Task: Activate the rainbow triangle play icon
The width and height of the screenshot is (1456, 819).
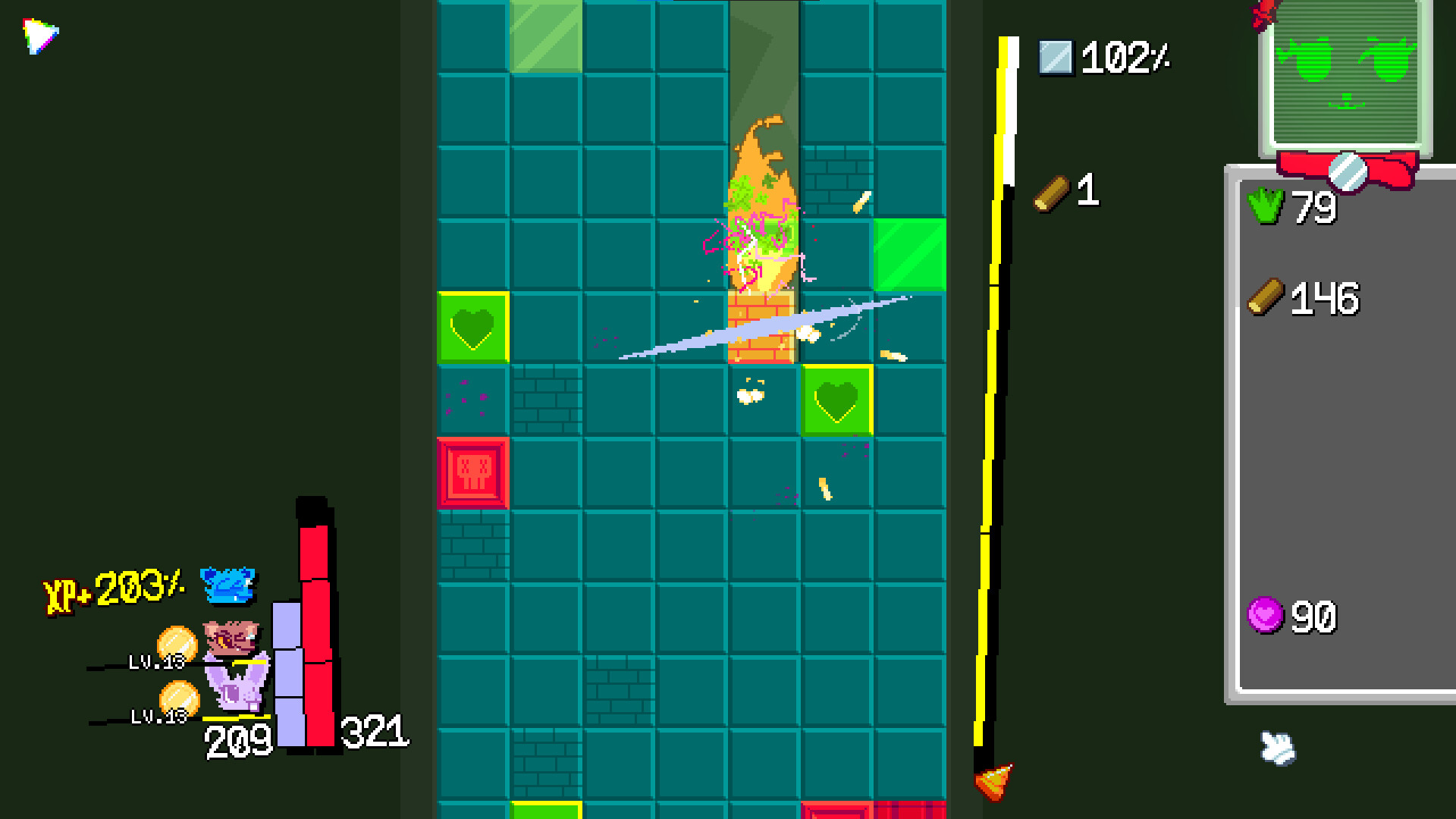Action: coord(39,35)
